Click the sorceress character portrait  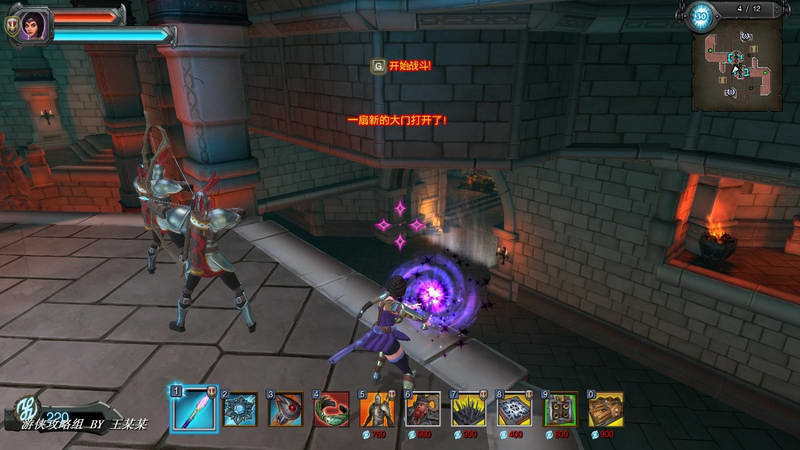point(33,24)
